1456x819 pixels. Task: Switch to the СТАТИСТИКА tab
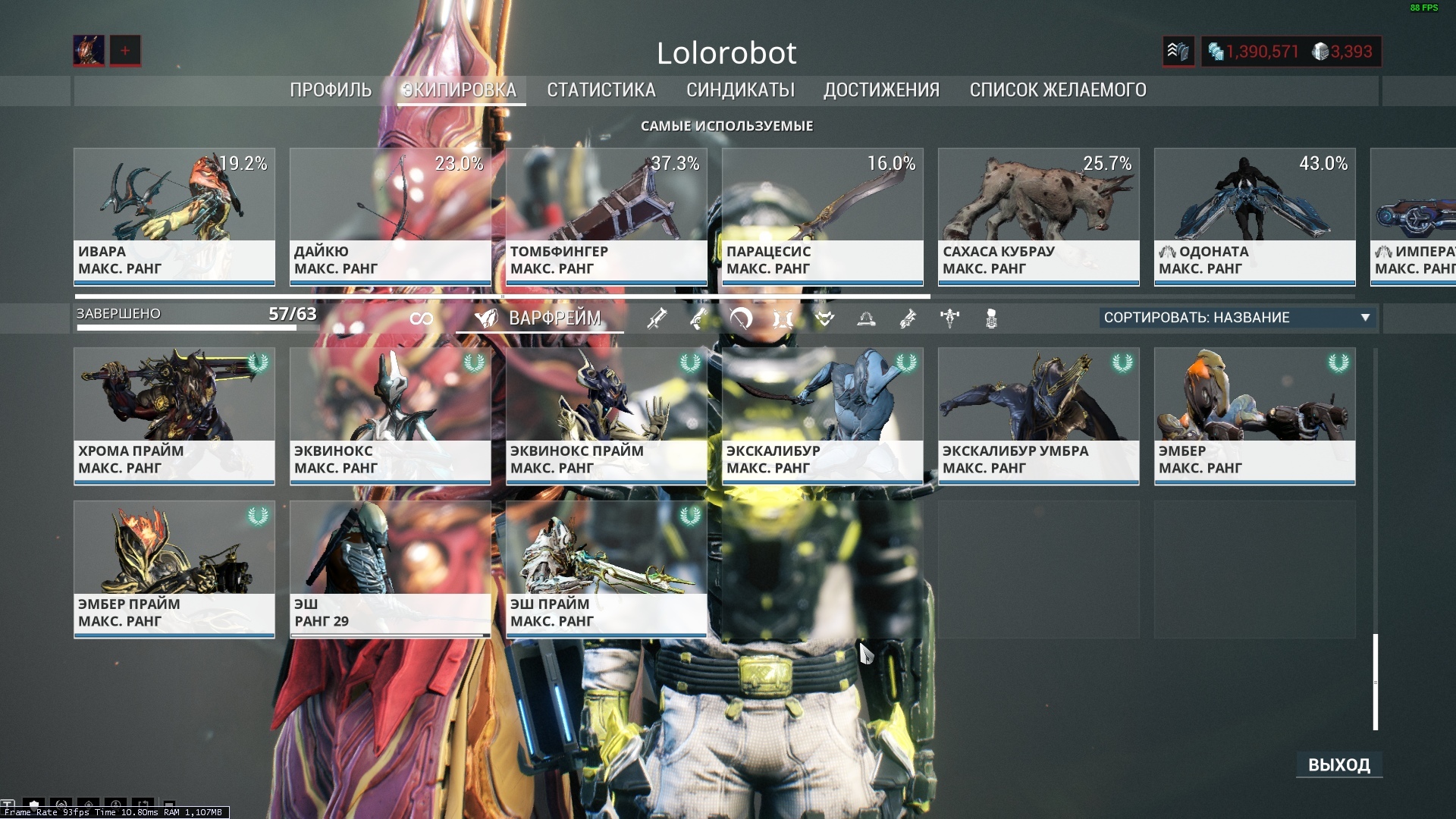click(601, 89)
